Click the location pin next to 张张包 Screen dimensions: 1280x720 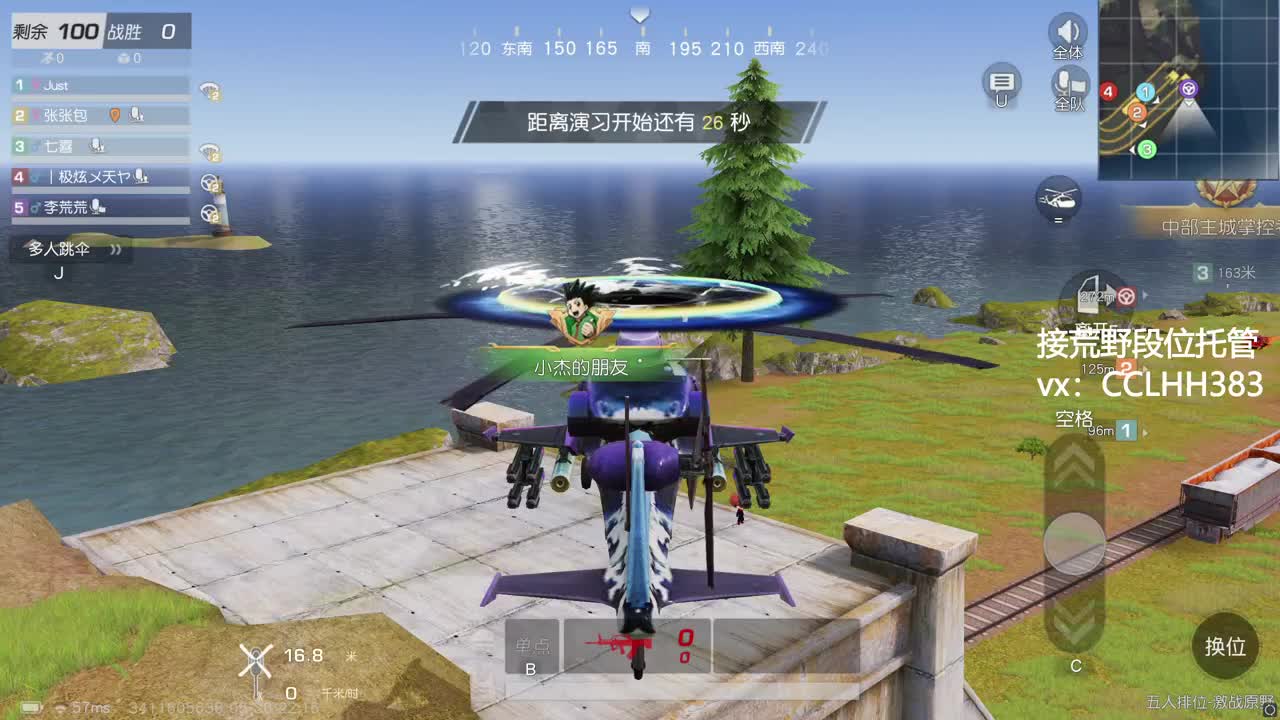click(115, 116)
